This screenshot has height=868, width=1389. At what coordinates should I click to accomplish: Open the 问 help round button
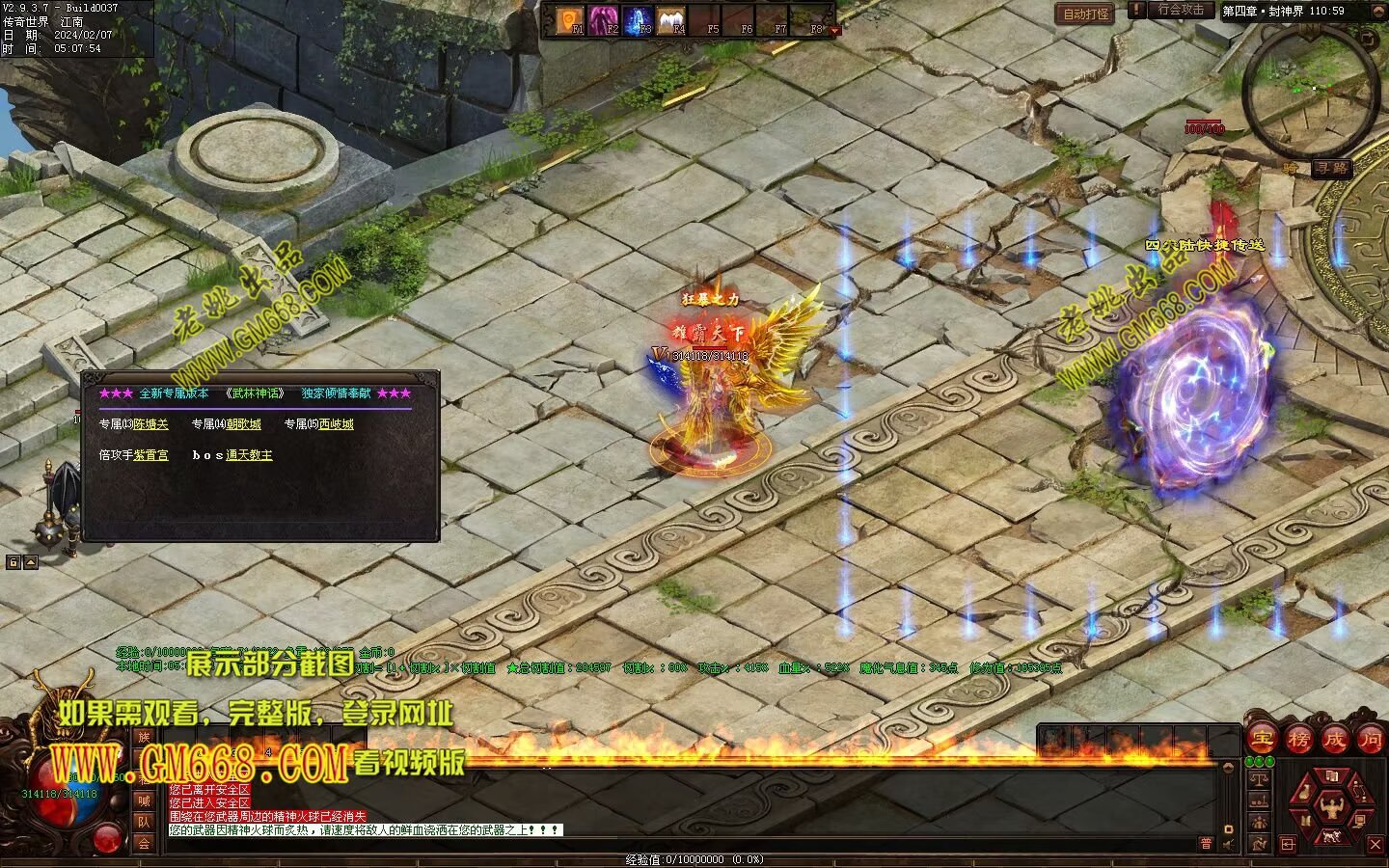click(x=1371, y=739)
